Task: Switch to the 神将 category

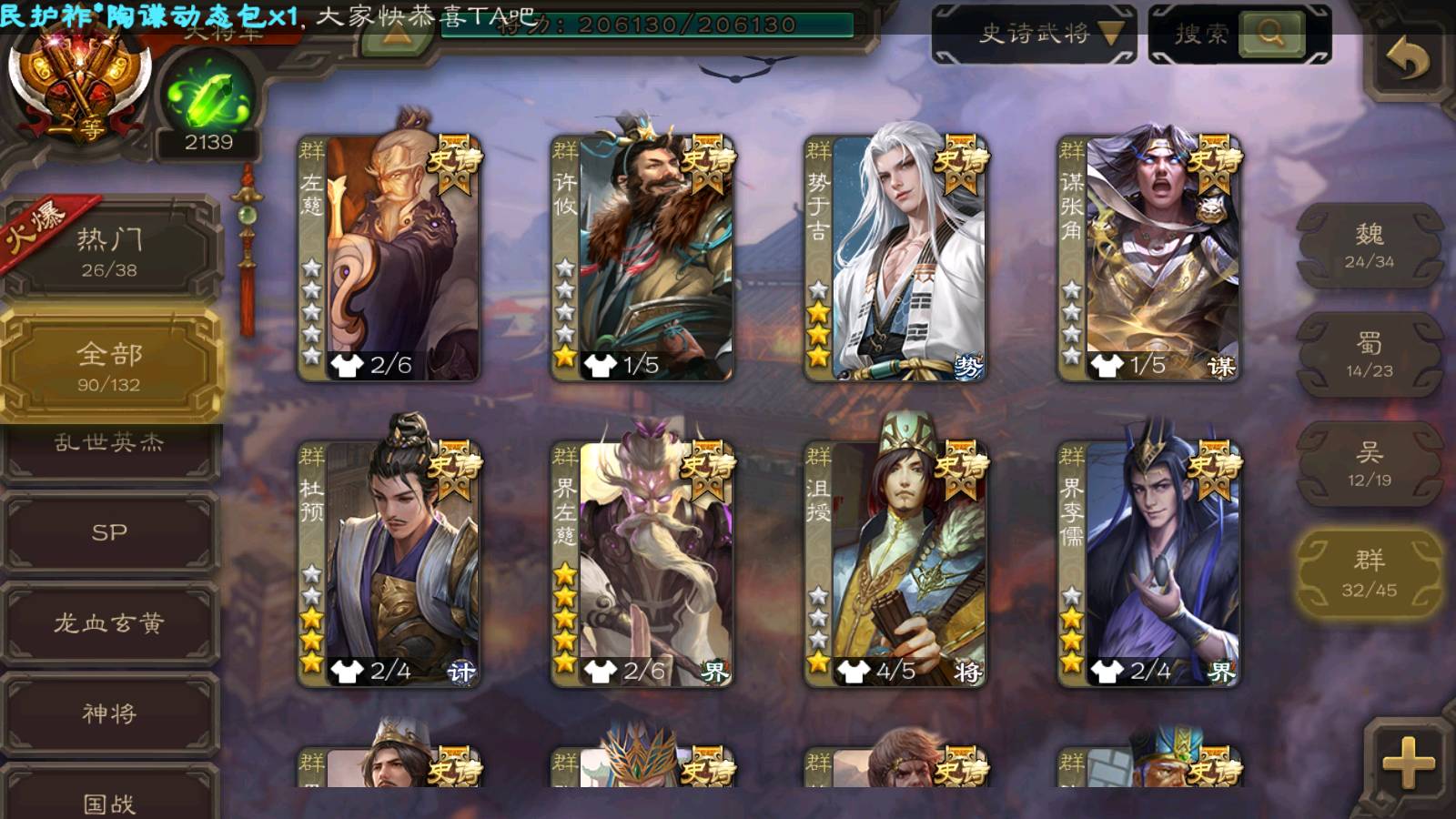Action: point(109,713)
